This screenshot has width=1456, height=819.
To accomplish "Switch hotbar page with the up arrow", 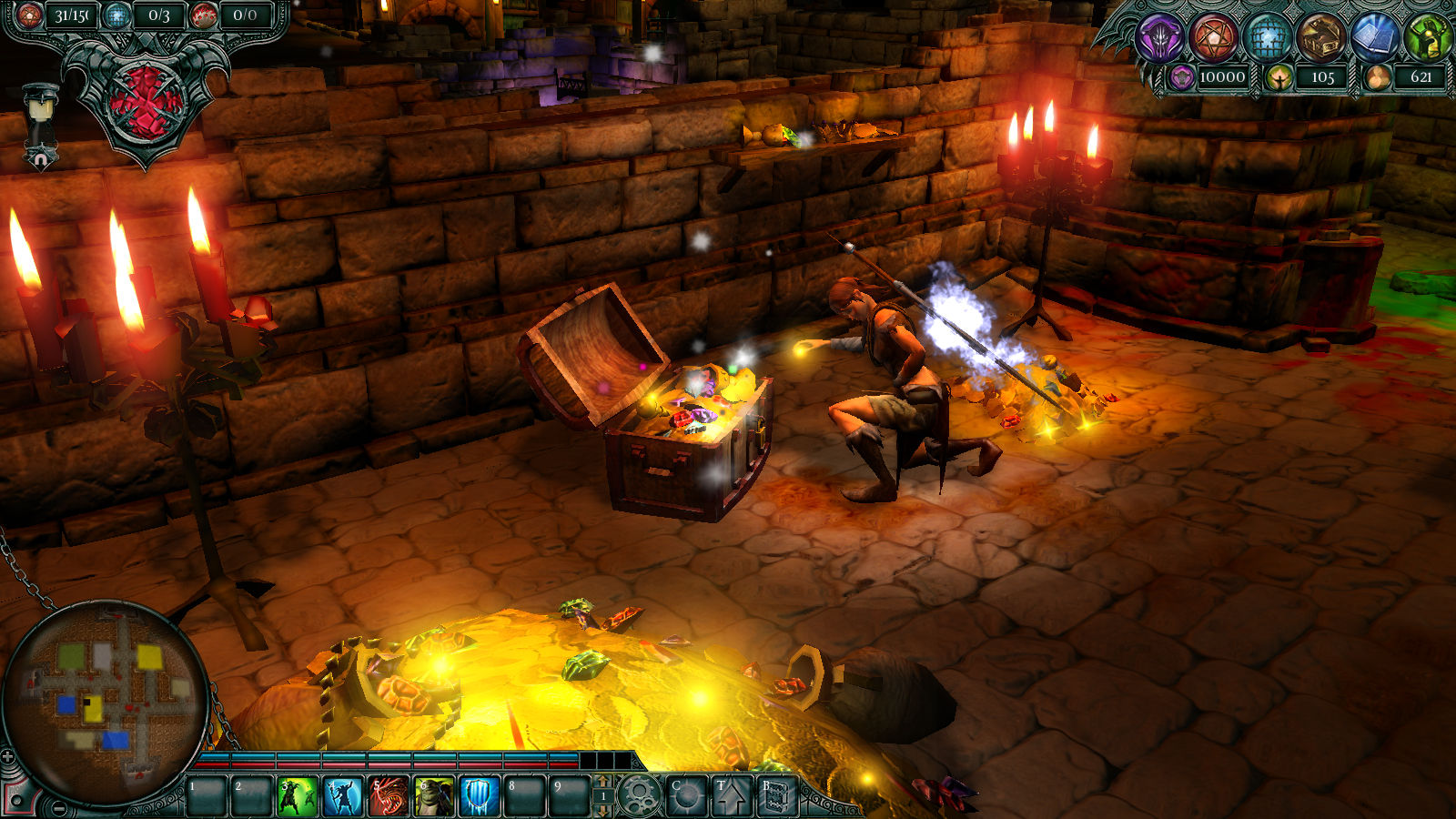I will point(602,783).
